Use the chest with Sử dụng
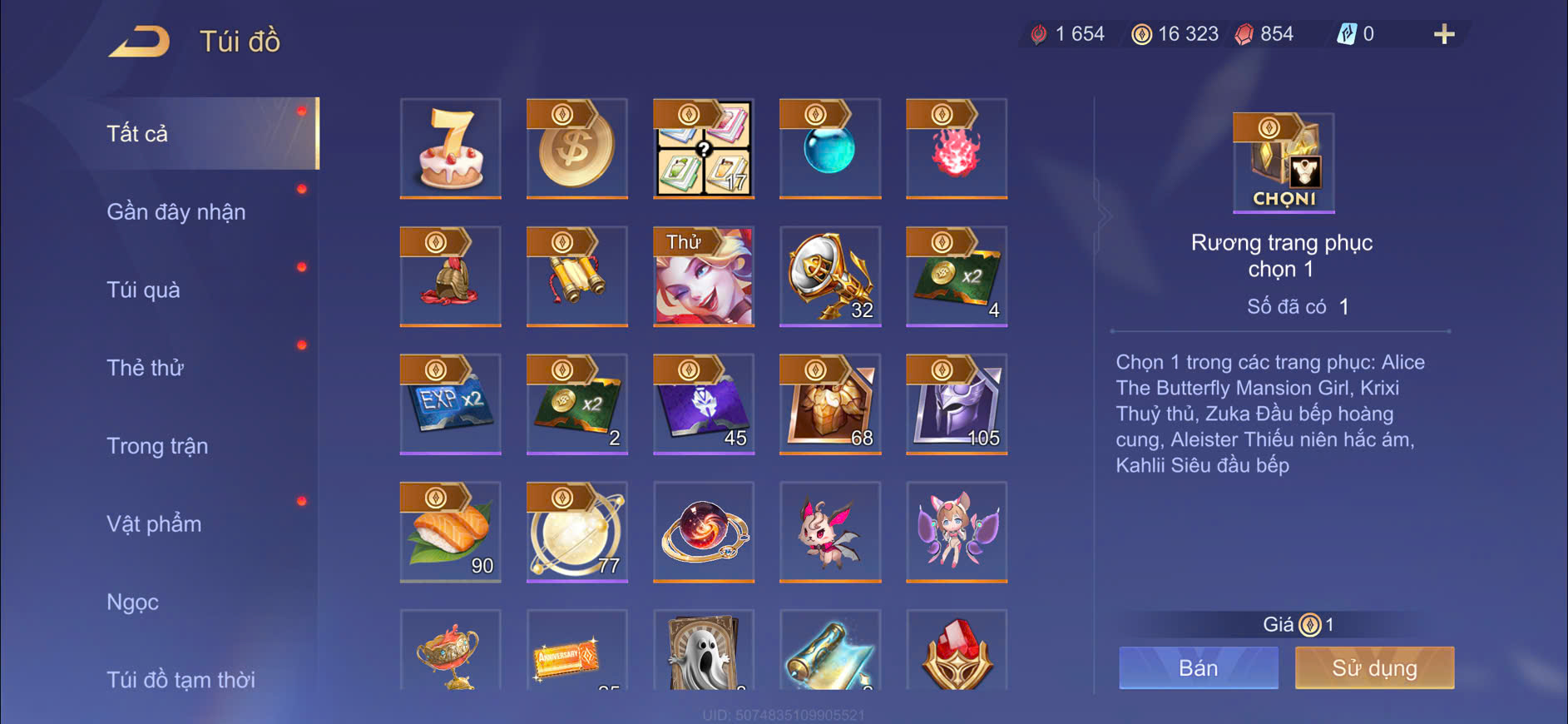 (x=1374, y=667)
